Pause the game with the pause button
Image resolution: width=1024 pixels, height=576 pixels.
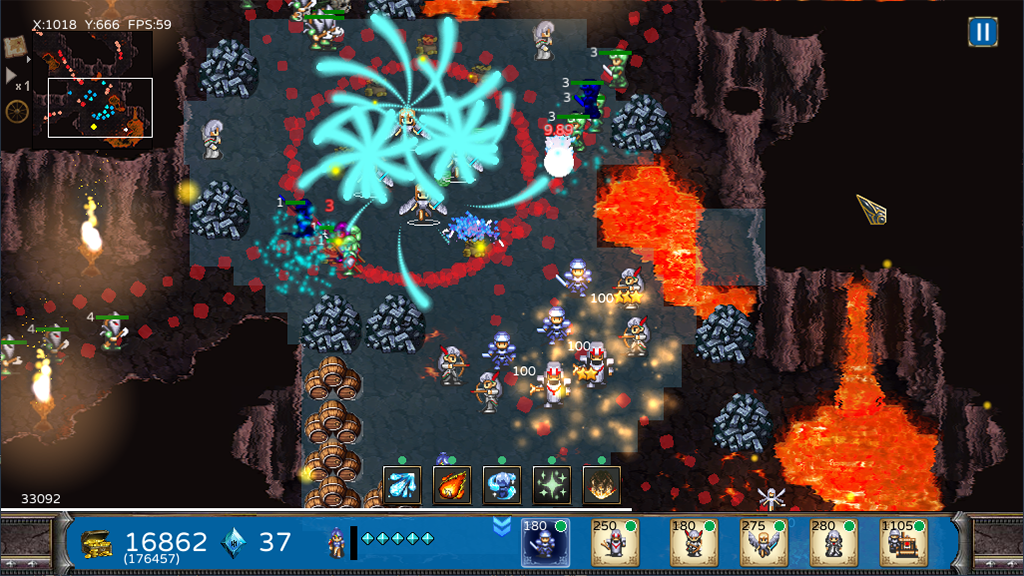point(983,32)
